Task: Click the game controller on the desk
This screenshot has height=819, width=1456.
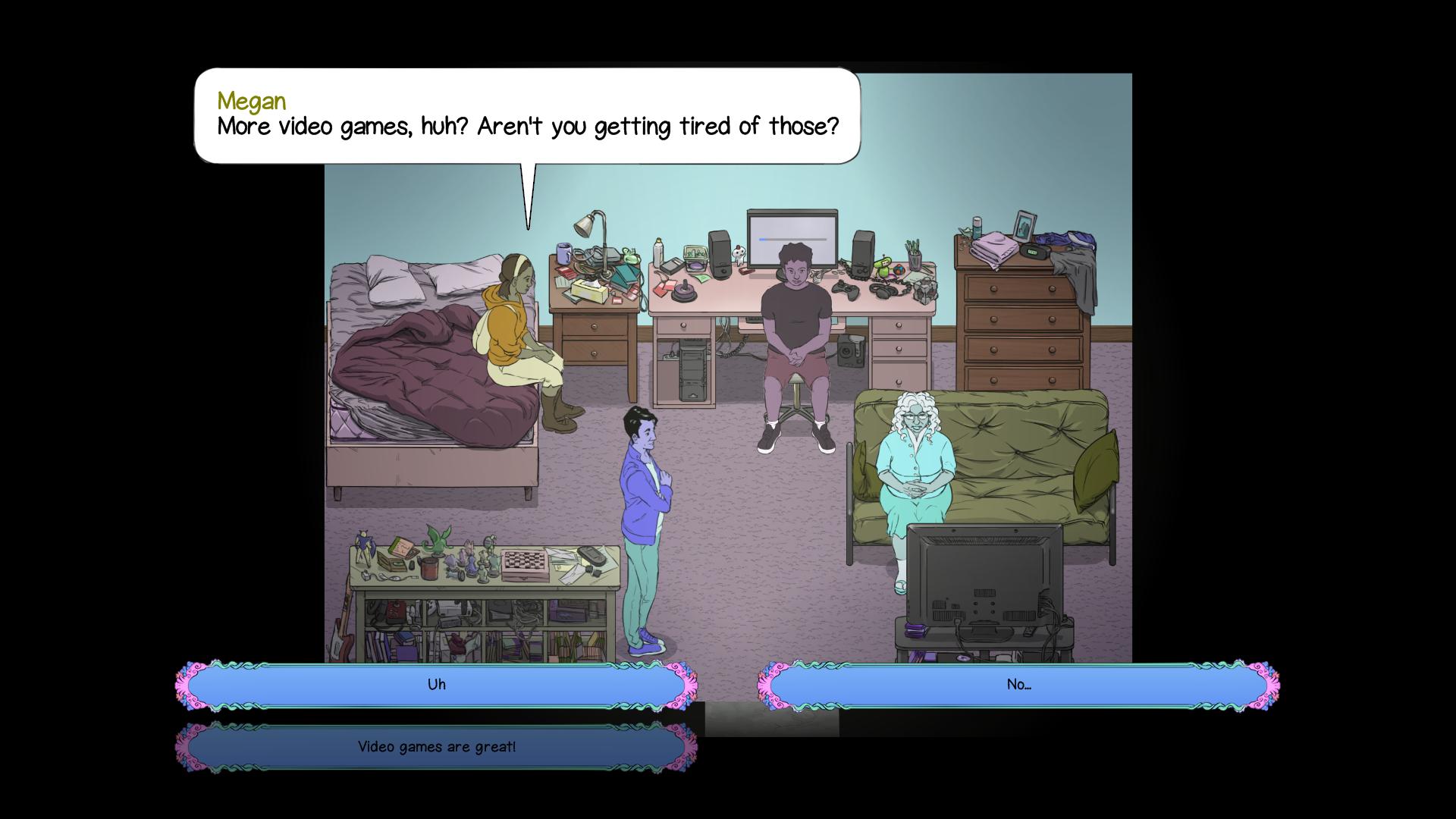Action: pos(846,290)
